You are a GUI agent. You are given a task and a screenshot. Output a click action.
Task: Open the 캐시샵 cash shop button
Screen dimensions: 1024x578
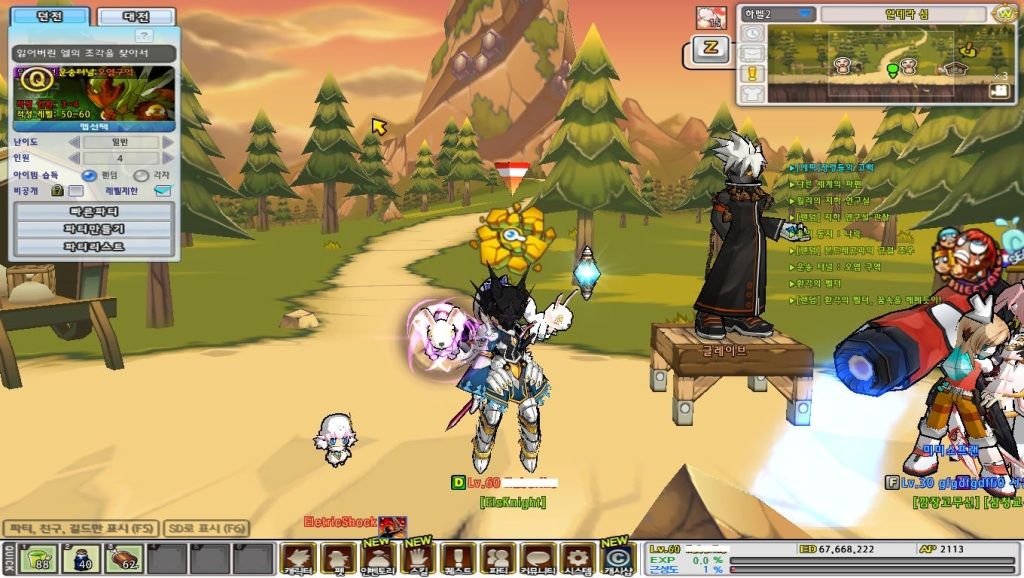point(617,558)
